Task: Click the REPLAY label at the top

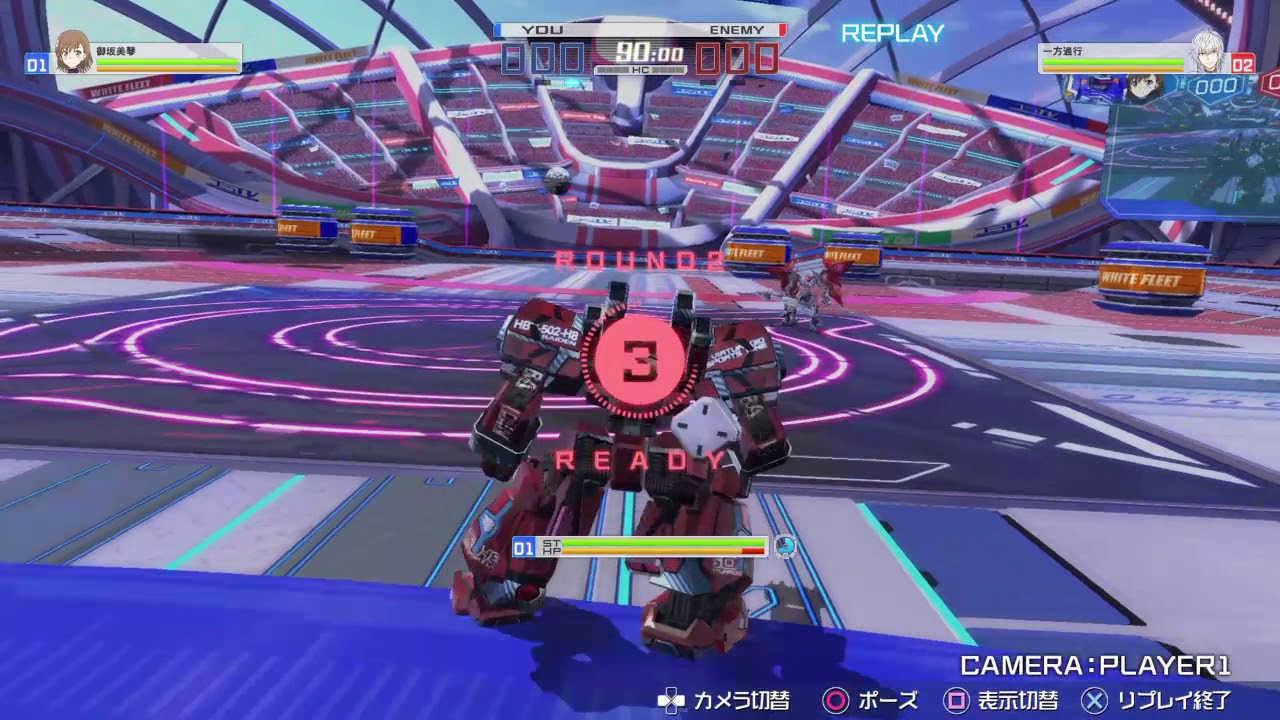Action: (890, 33)
